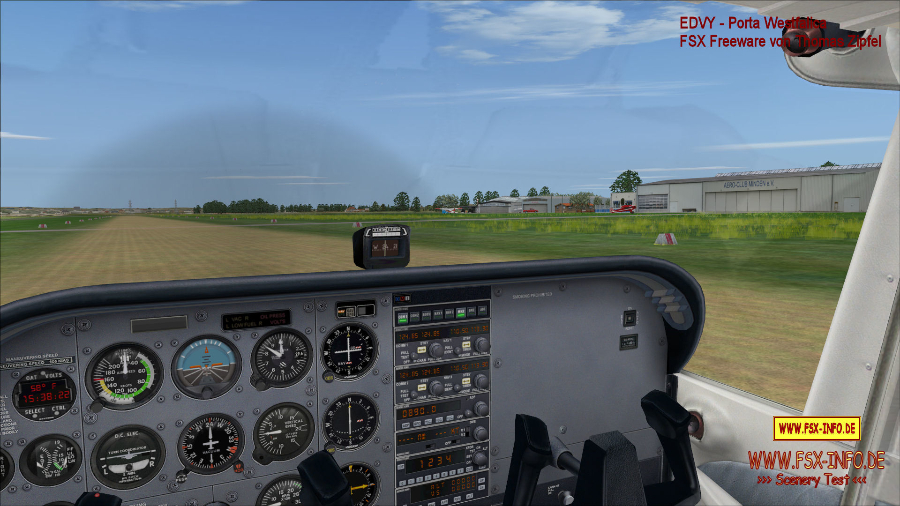Turn the NAV1 radio frequency tuning knob
Image resolution: width=900 pixels, height=506 pixels.
(x=481, y=345)
